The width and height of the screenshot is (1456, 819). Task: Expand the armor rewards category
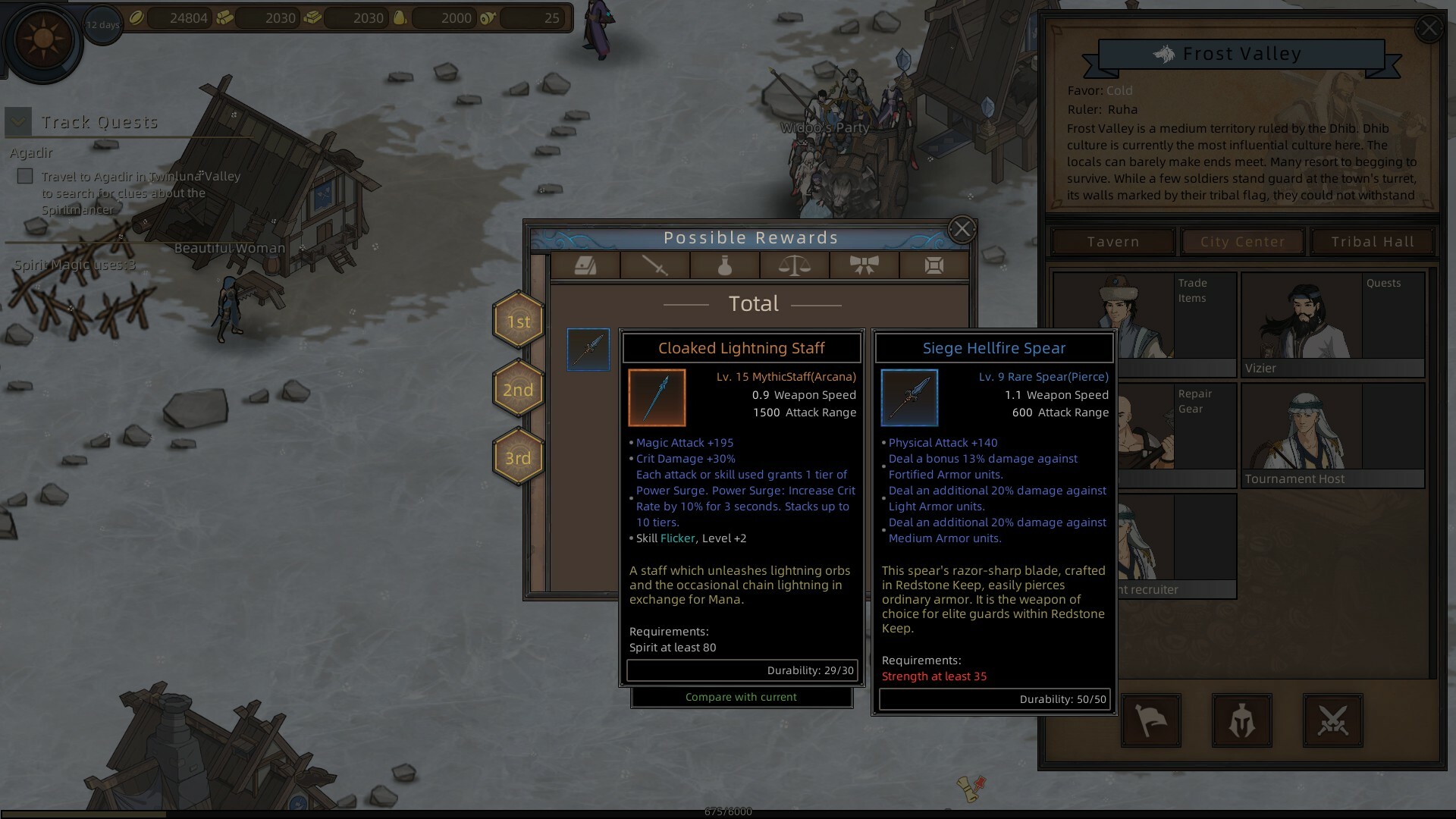(x=585, y=266)
